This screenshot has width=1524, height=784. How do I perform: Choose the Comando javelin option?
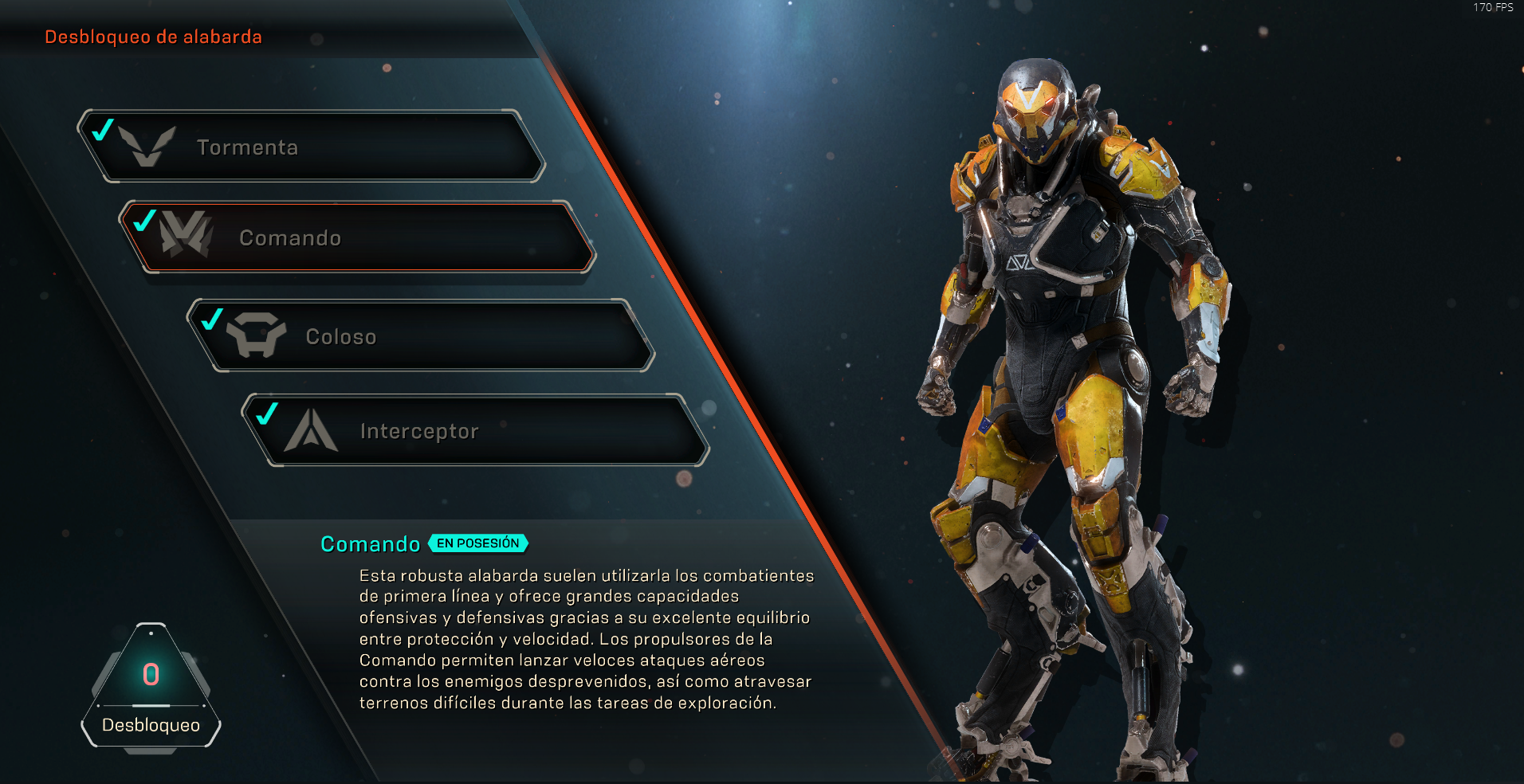(x=357, y=237)
